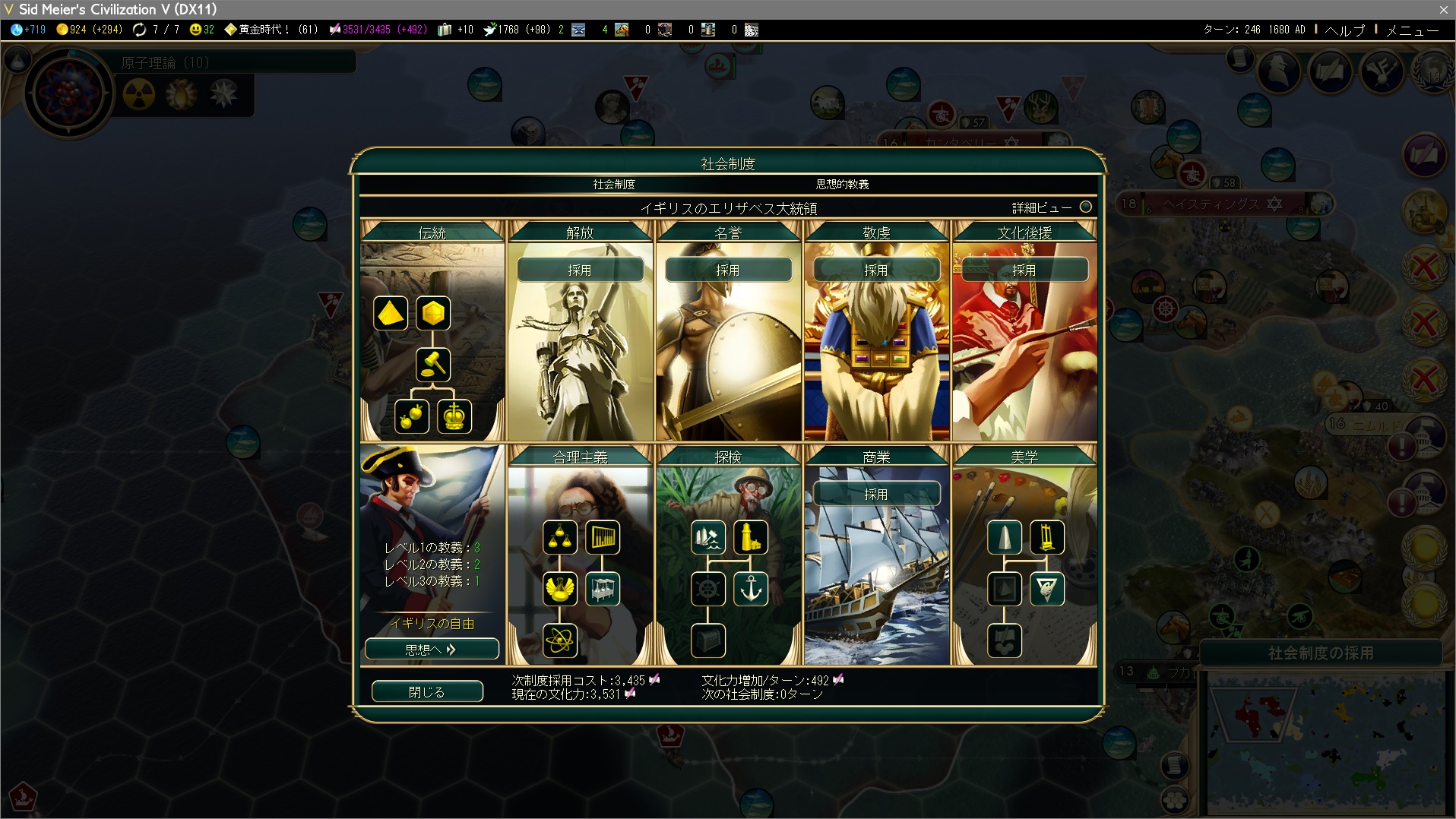Adopt the 解放 (Liberty) policy tree
1456x819 pixels.
580,270
